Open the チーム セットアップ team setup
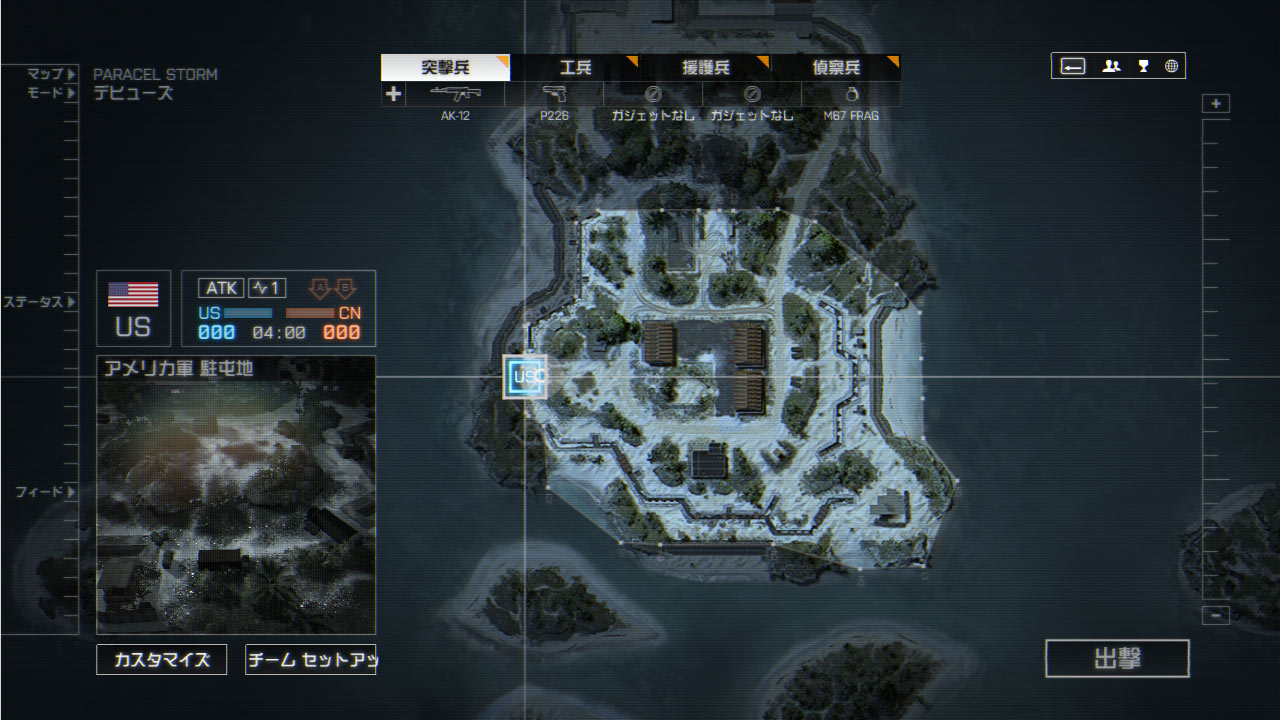 (x=310, y=660)
